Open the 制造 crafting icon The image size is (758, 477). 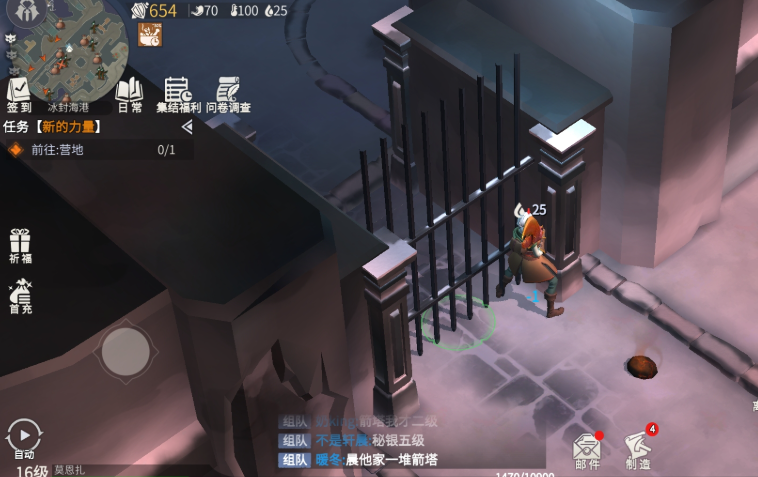[x=638, y=449]
